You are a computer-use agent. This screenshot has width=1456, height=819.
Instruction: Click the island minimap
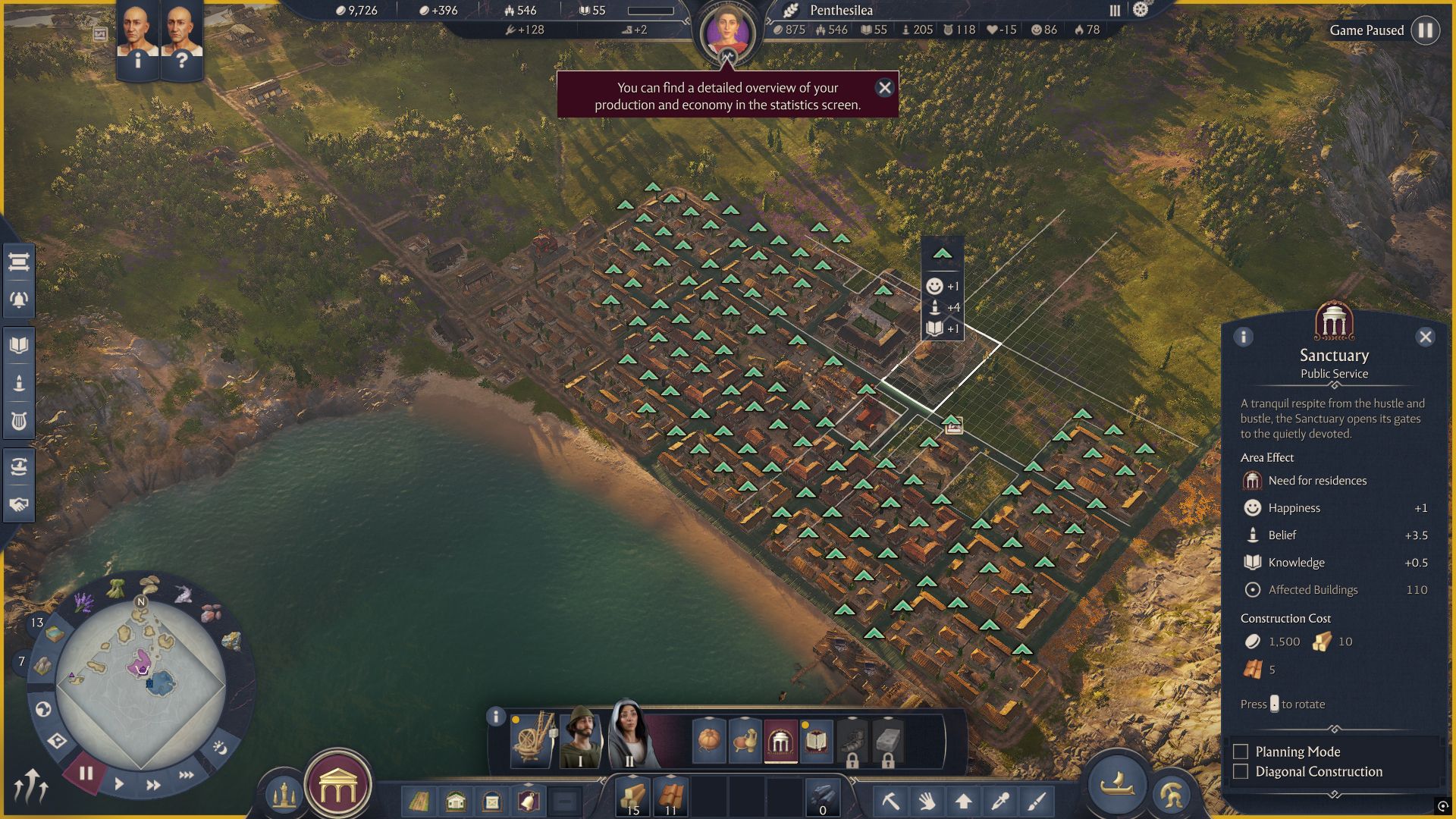click(x=141, y=682)
